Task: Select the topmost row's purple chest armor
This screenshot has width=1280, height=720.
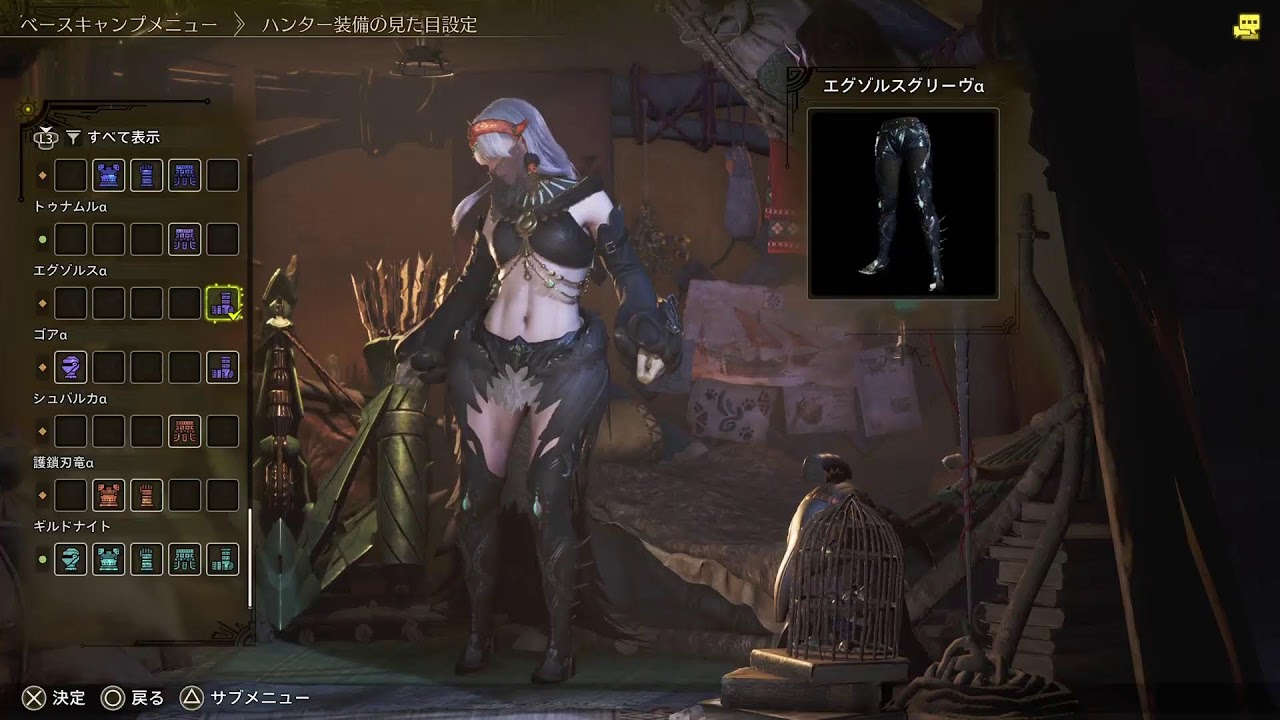Action: click(108, 175)
